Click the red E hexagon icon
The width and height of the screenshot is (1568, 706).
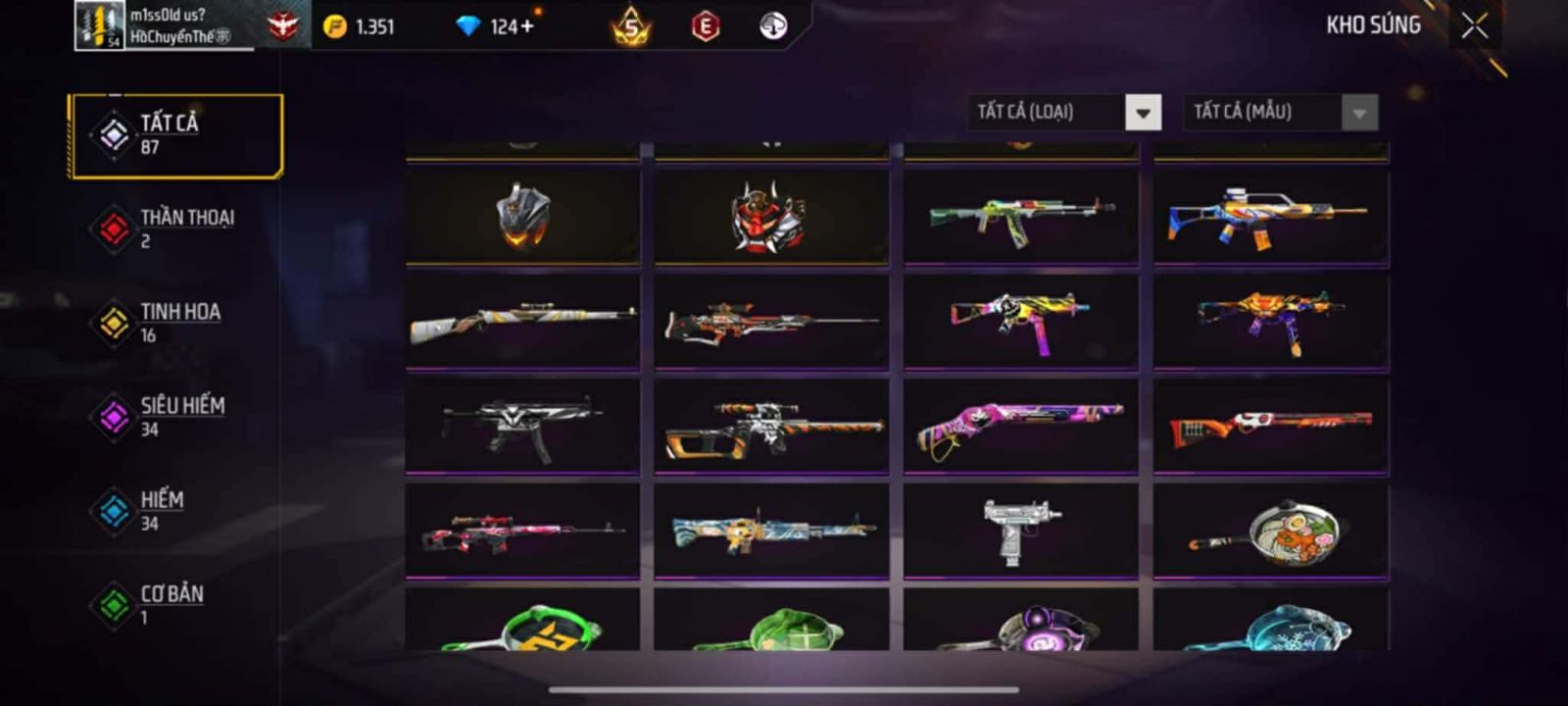point(705,26)
